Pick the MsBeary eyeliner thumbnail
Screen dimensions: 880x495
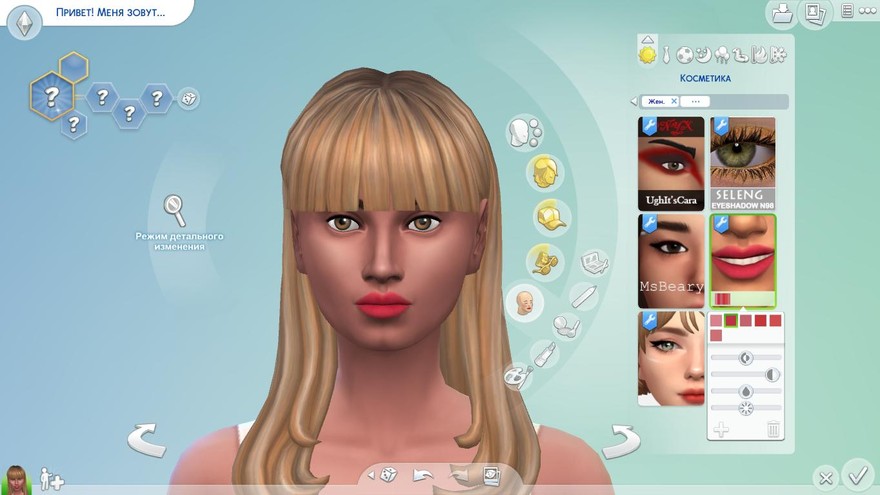(x=671, y=260)
